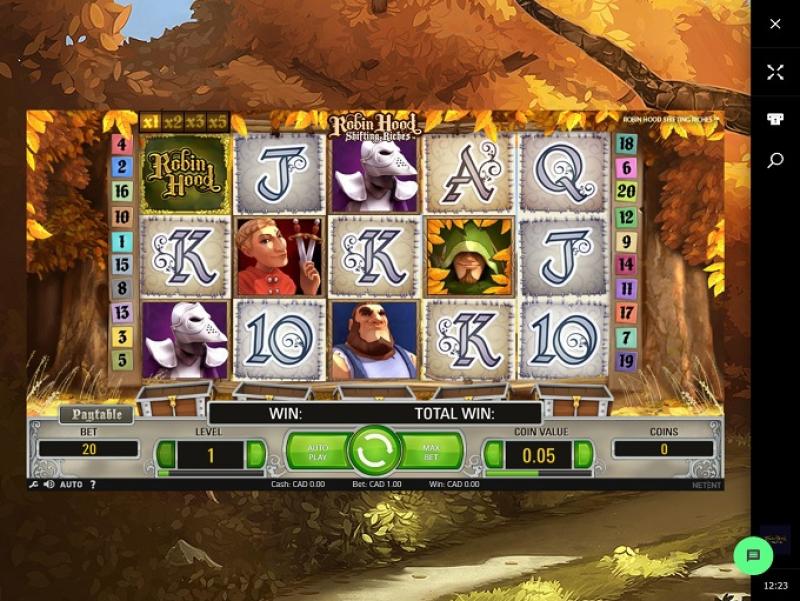Open the question mark help
The image size is (800, 601).
click(93, 484)
